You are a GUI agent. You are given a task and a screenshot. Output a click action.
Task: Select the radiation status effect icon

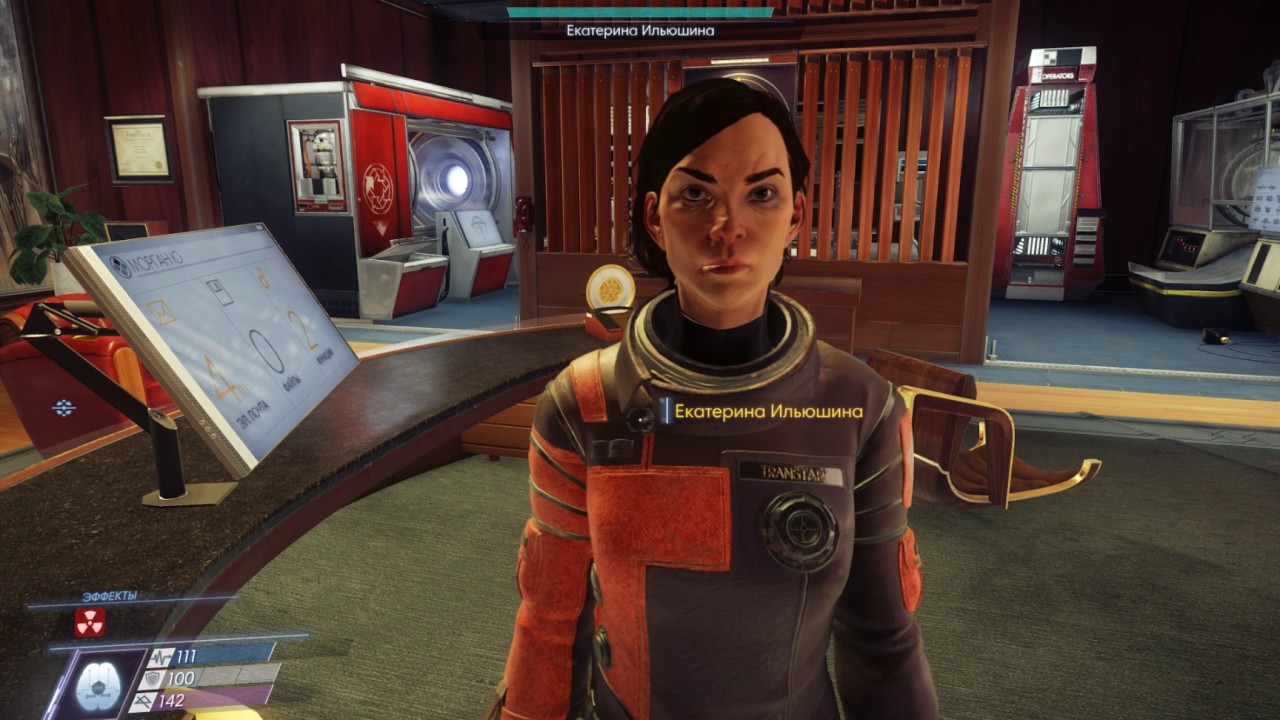click(x=90, y=622)
